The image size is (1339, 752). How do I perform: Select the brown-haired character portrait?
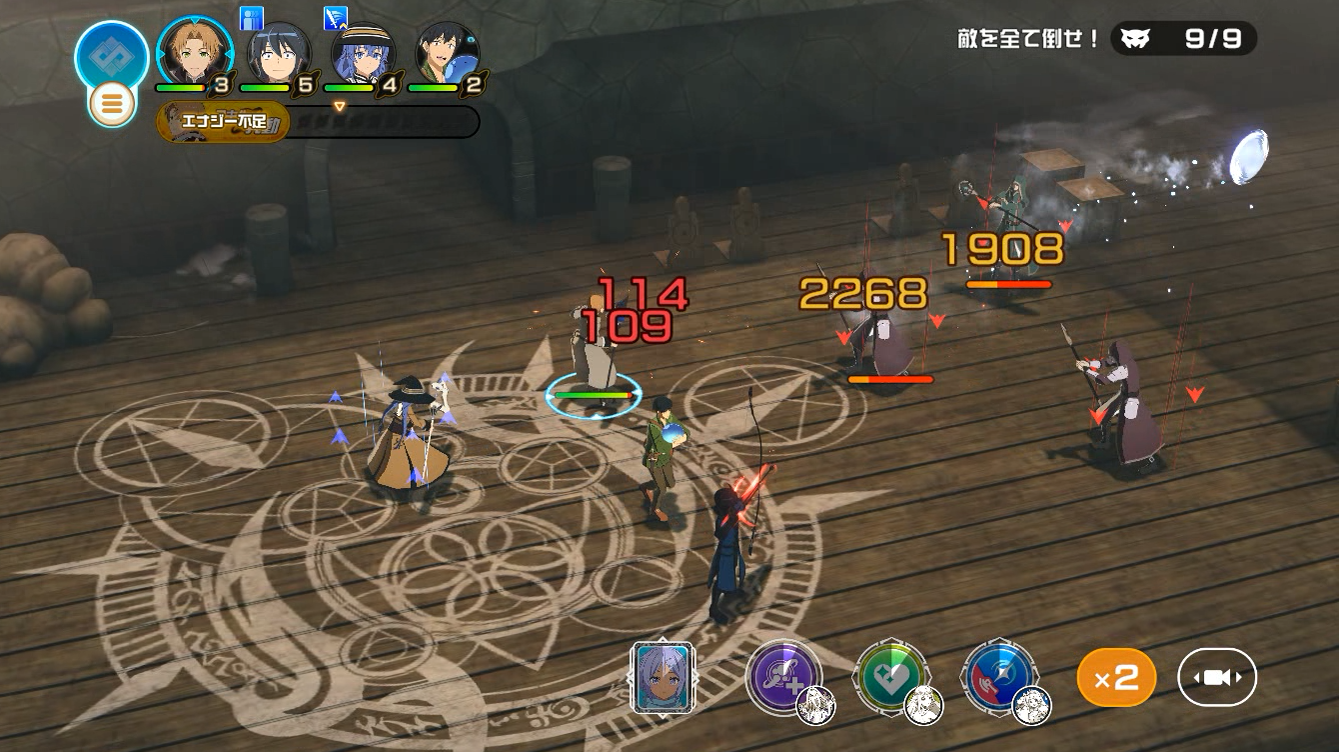click(x=195, y=53)
